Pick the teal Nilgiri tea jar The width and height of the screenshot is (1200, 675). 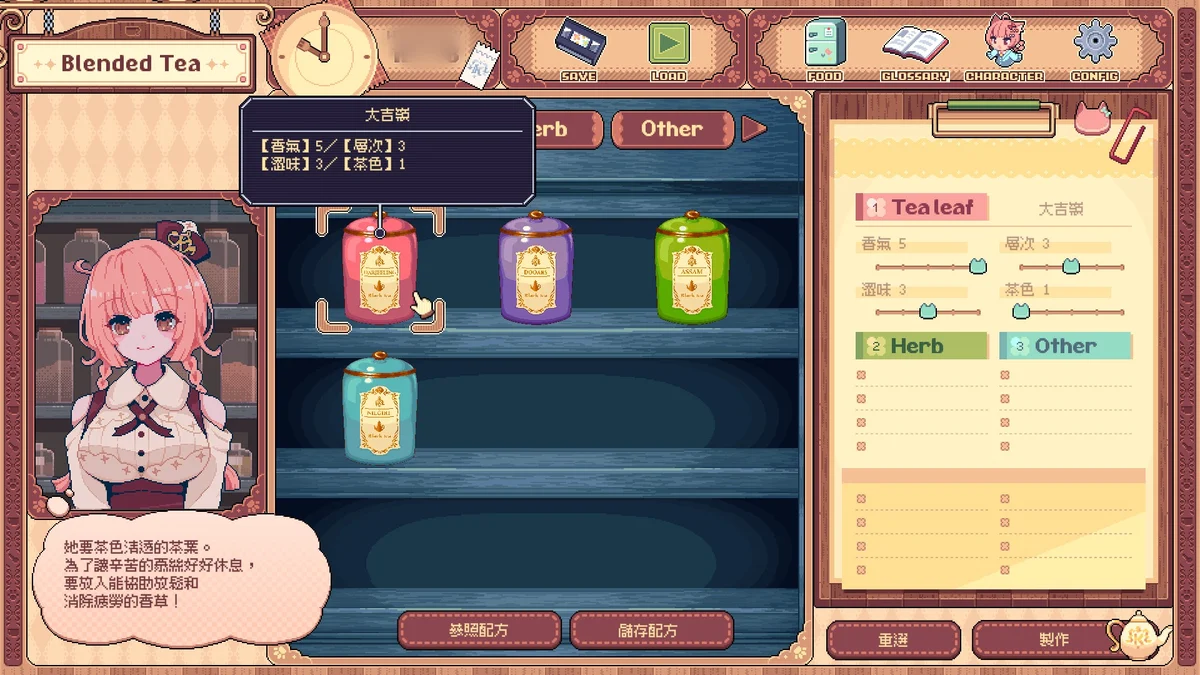tap(380, 408)
